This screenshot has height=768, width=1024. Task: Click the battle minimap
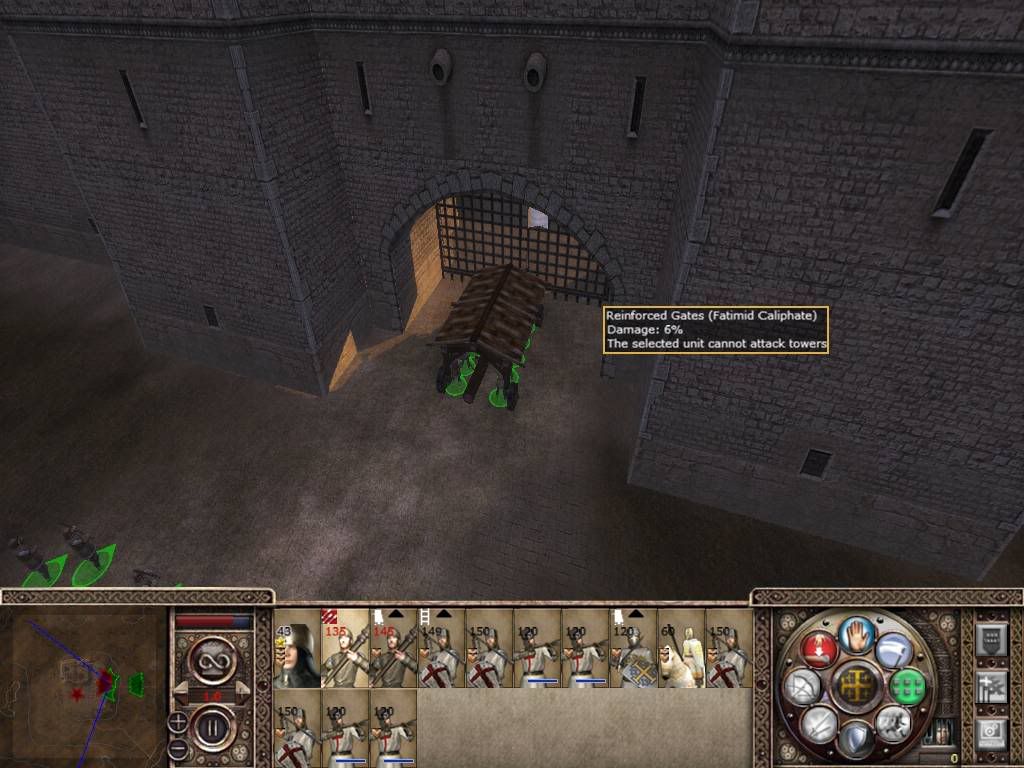84,680
